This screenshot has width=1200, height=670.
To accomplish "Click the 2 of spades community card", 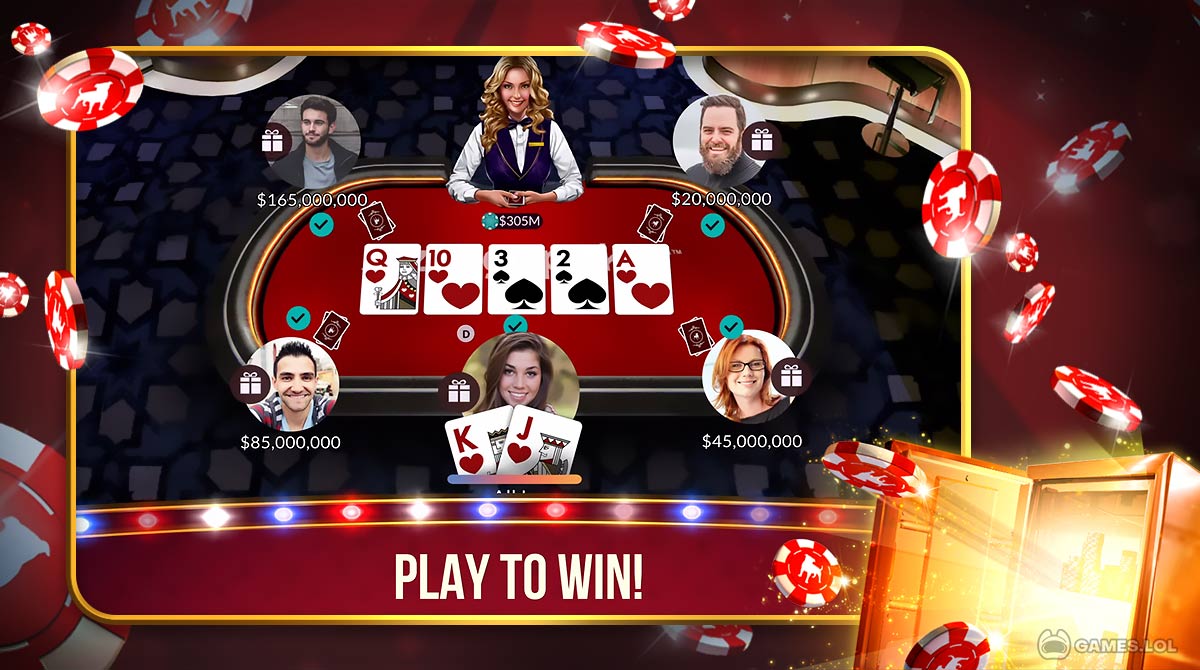I will pos(579,279).
